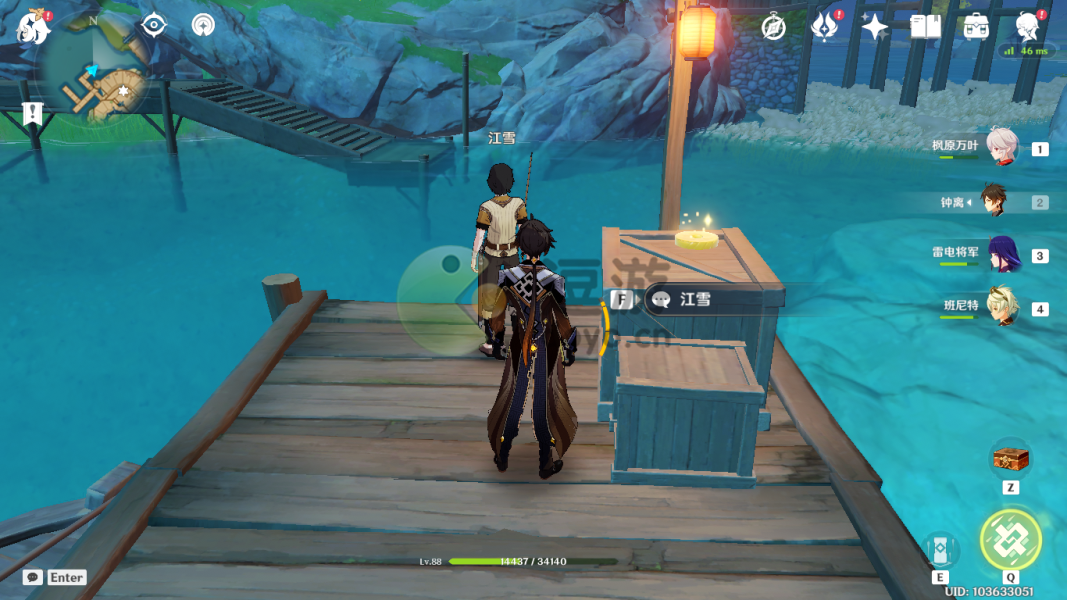This screenshot has height=600, width=1067.
Task: Use the treasure chest gadget icon
Action: (1010, 459)
